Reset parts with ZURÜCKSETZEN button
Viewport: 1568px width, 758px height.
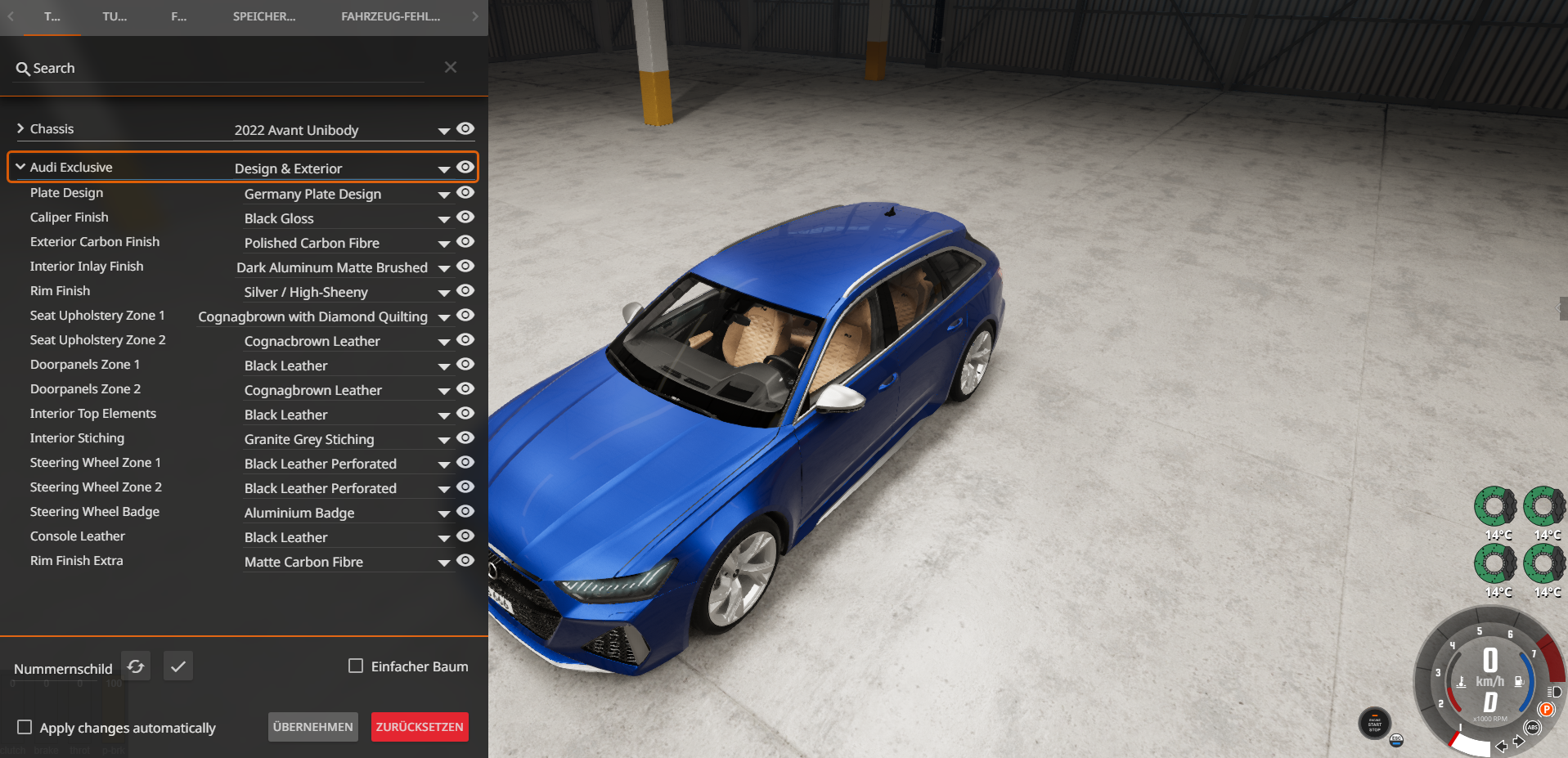(420, 727)
